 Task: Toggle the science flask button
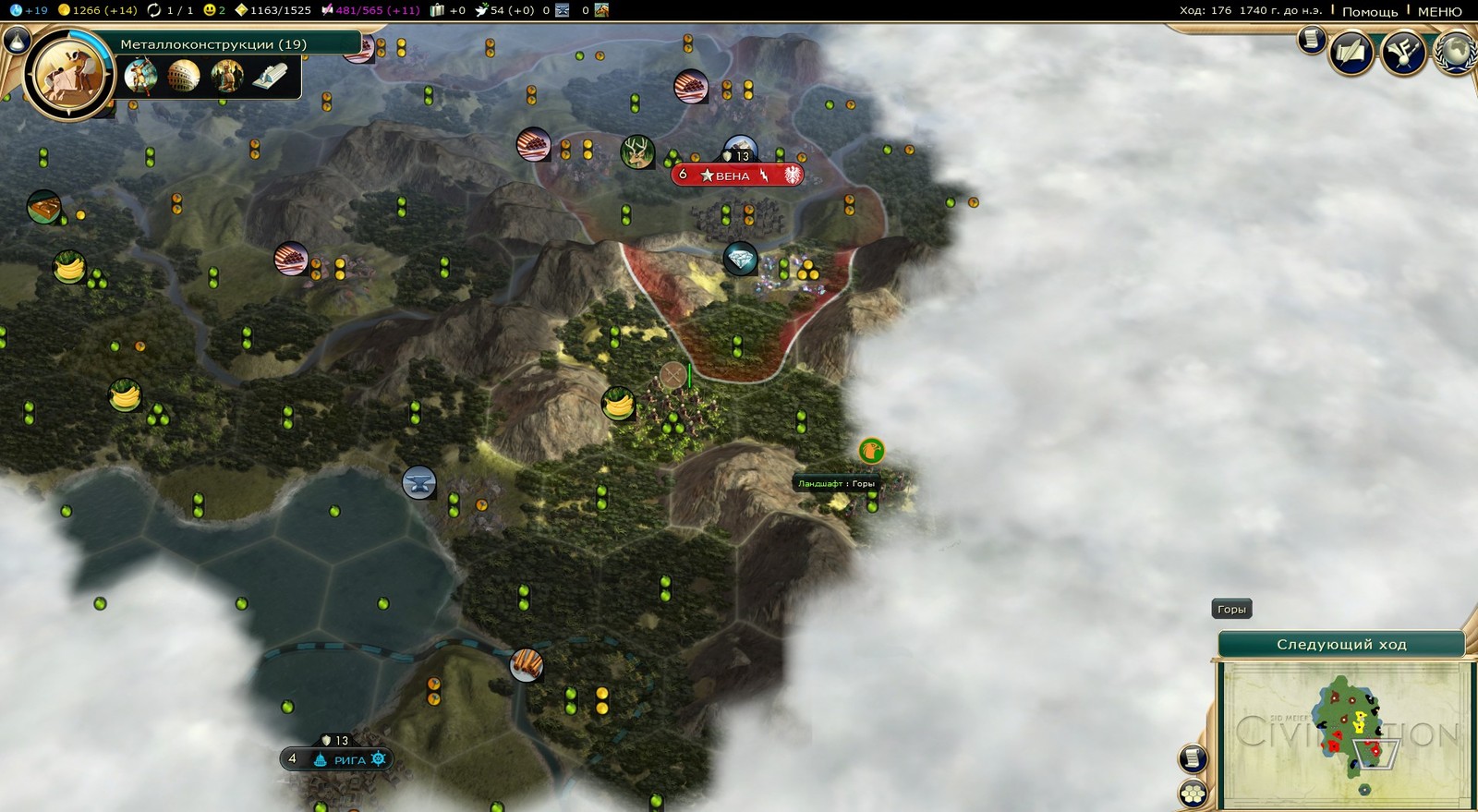16,40
